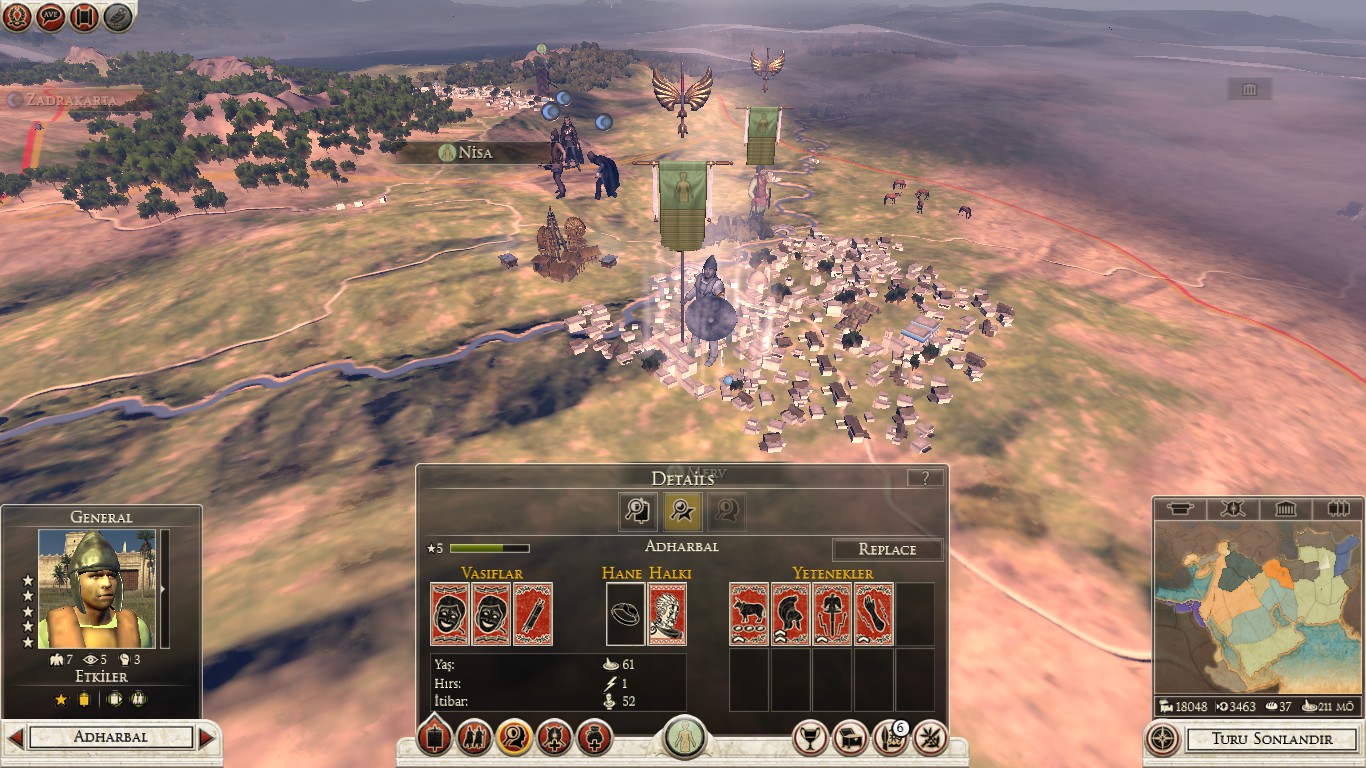This screenshot has width=1366, height=768.
Task: Open the goblet icon panel
Action: point(810,738)
